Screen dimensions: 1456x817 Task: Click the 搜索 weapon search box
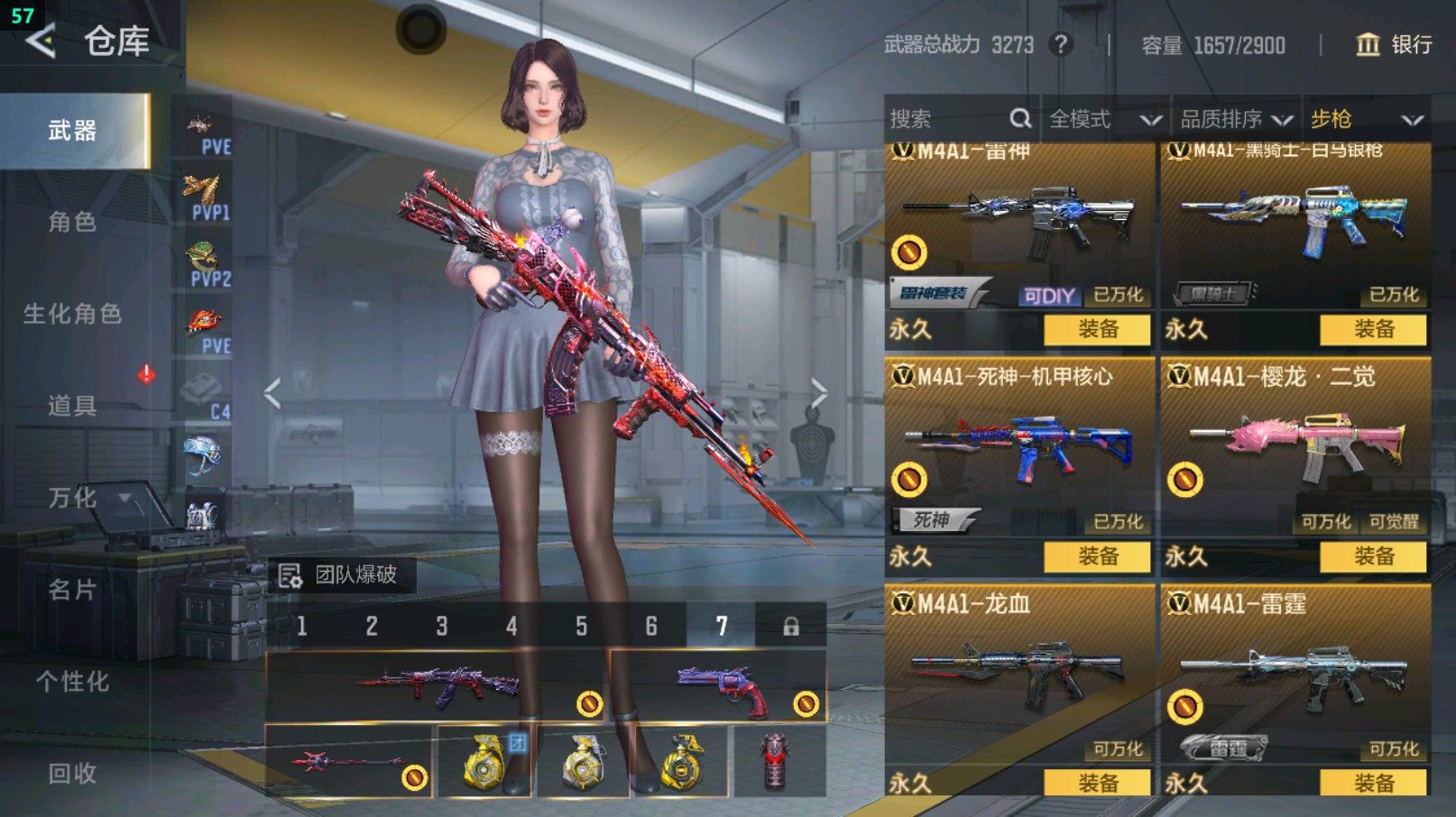[947, 119]
